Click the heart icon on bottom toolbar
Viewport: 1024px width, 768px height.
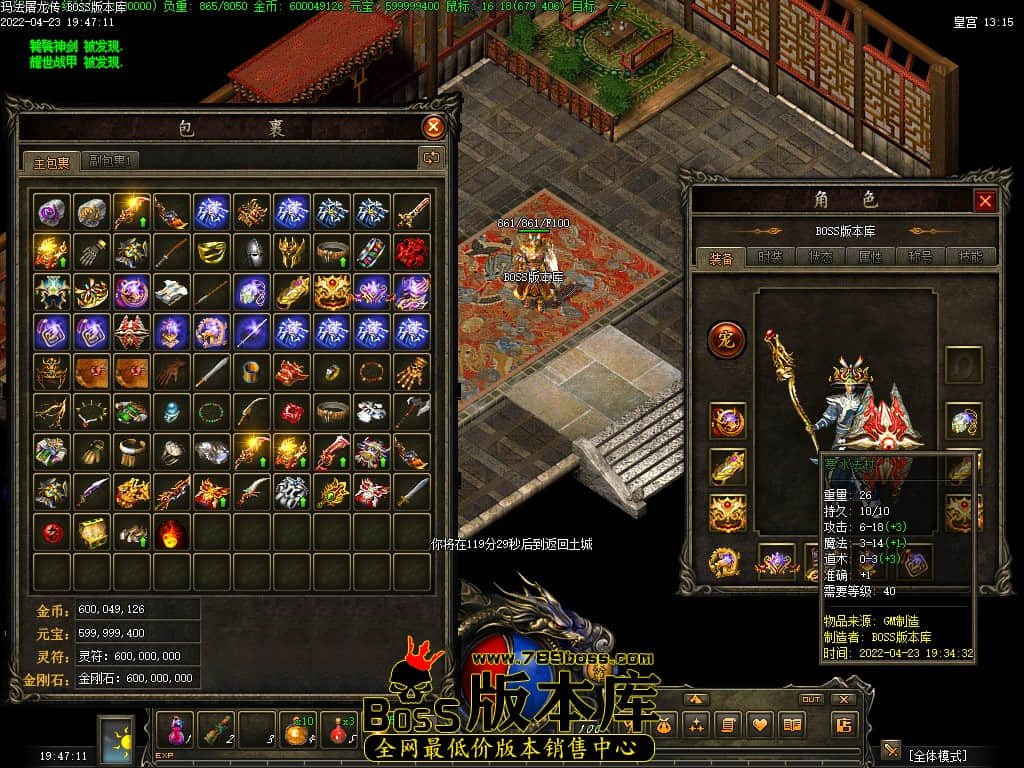761,725
